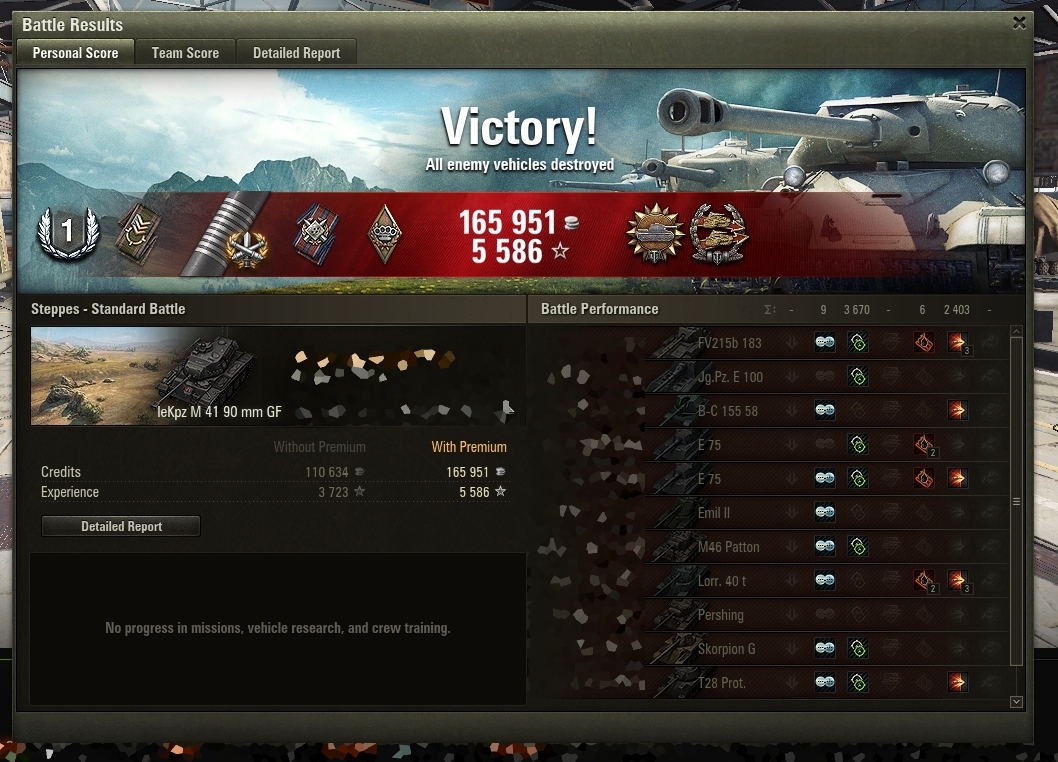The height and width of the screenshot is (762, 1058).
Task: Click the Detailed Report button below Experience
Action: (121, 526)
